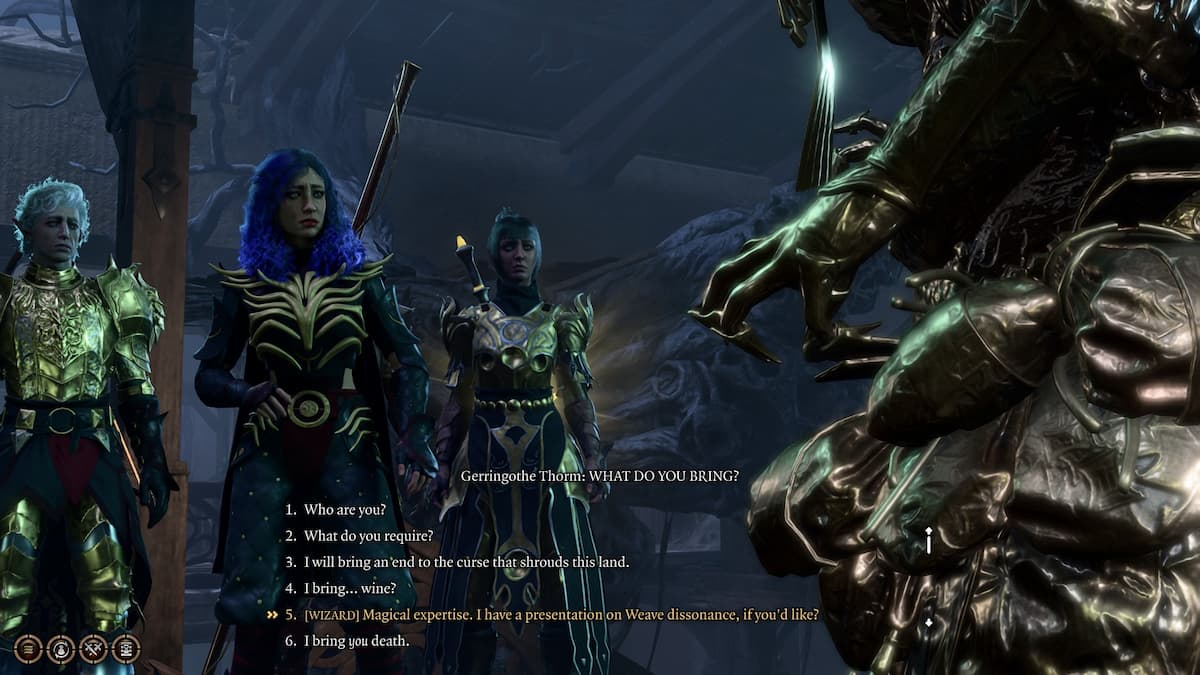This screenshot has height=675, width=1200.
Task: Select "I bring you death."
Action: (x=356, y=640)
